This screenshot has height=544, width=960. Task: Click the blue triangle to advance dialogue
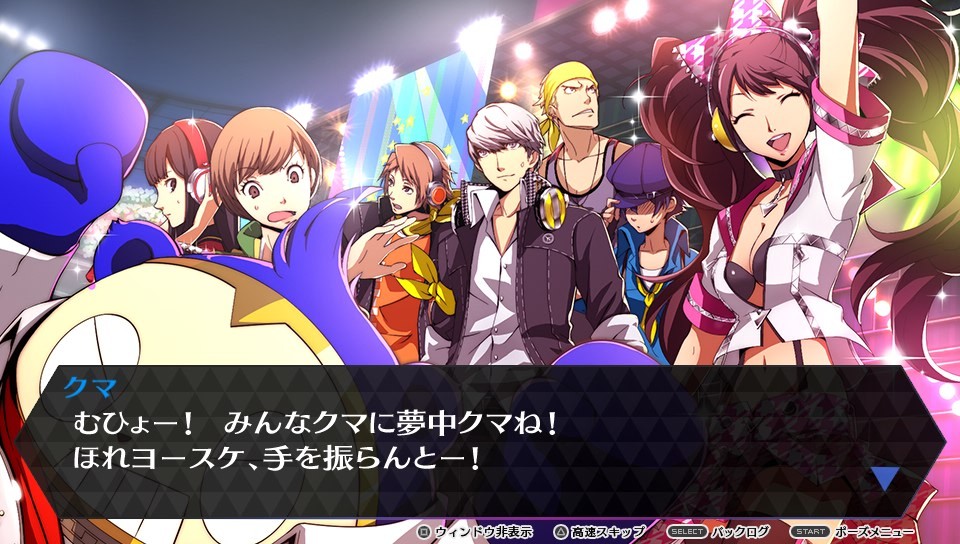(x=884, y=477)
